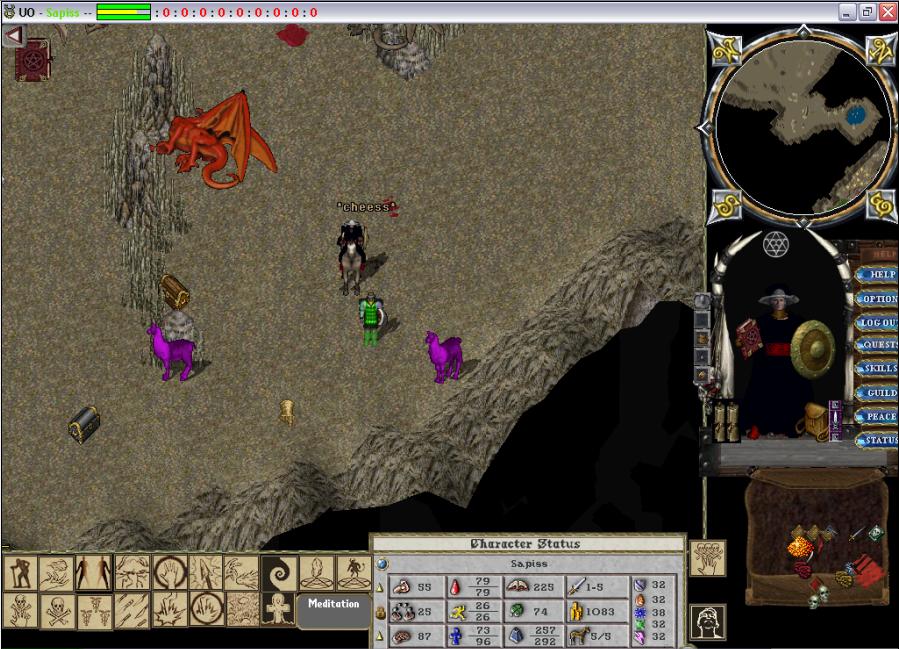Click the Log Out button
The width and height of the screenshot is (899, 649).
(879, 323)
